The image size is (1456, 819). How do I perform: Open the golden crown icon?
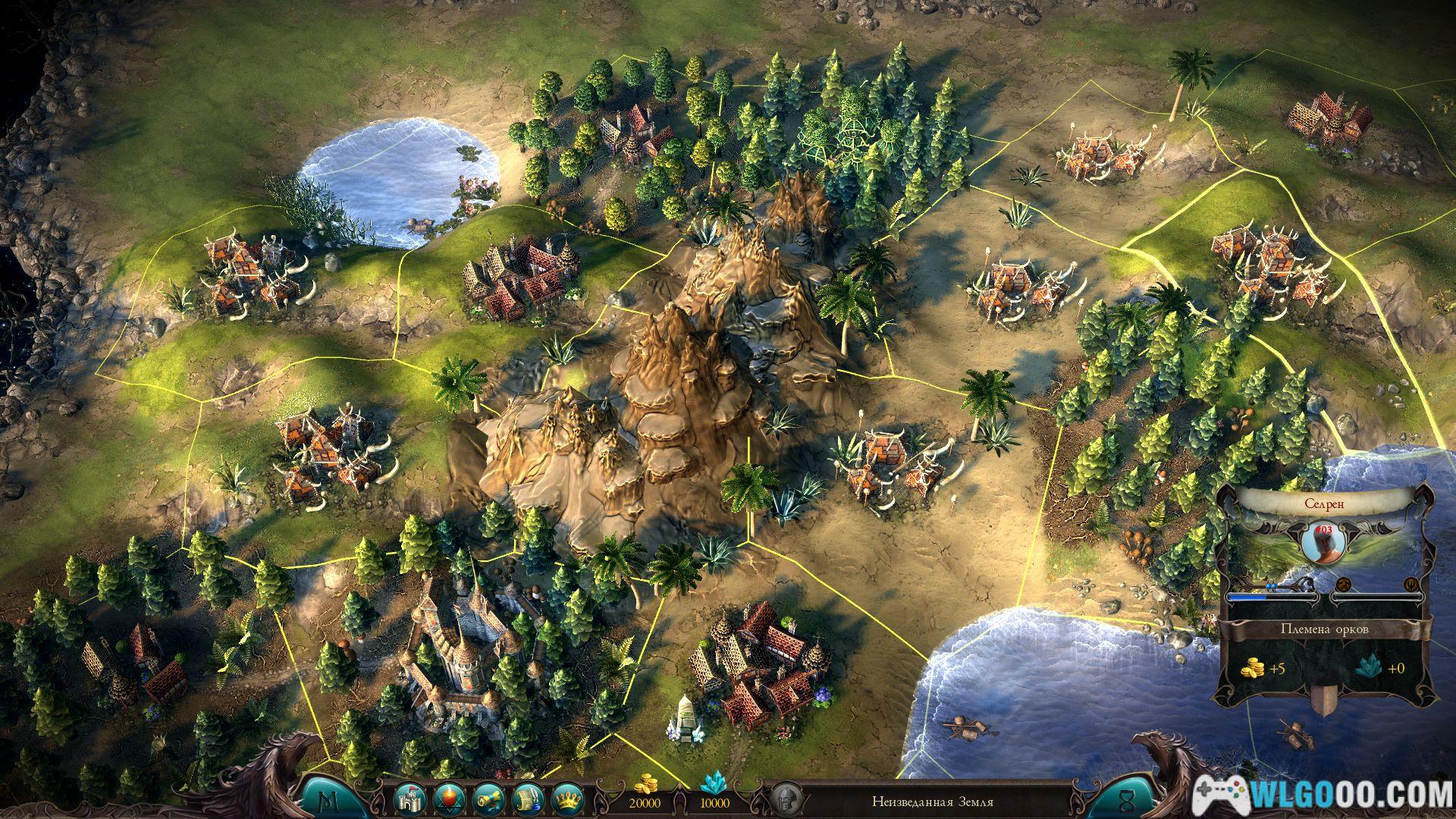[x=563, y=799]
